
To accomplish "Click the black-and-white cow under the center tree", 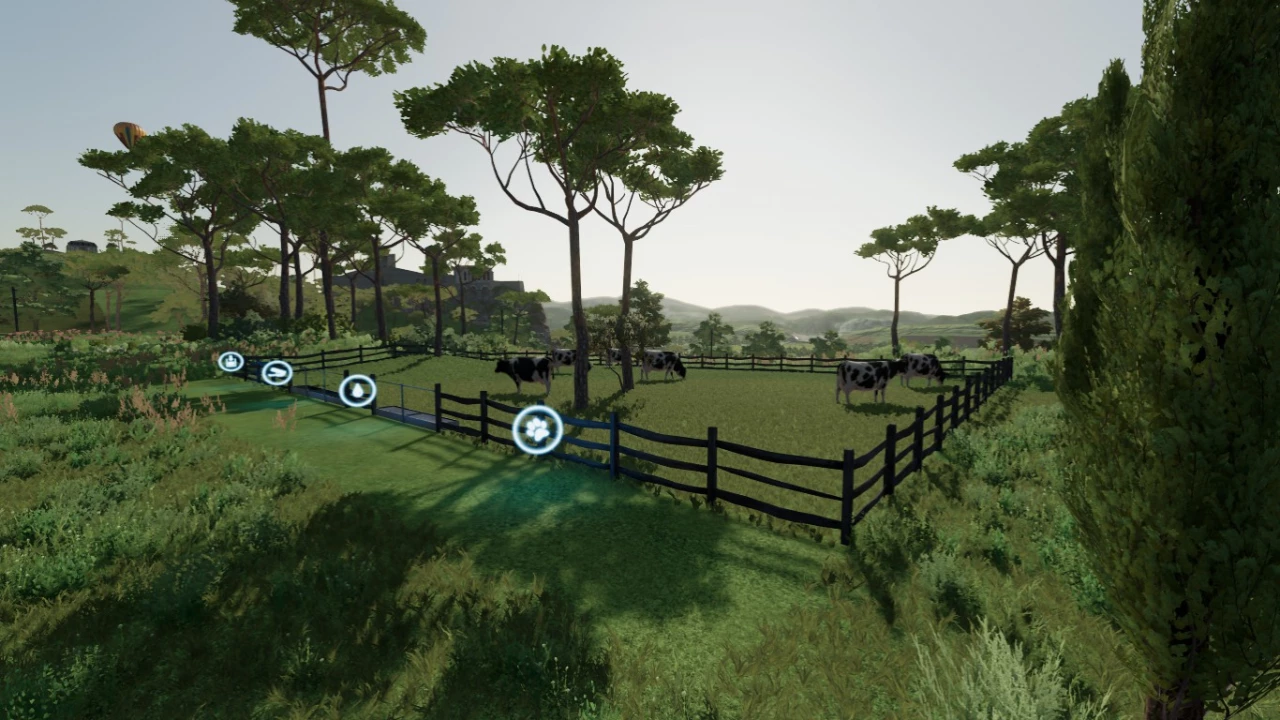I will pyautogui.click(x=660, y=363).
